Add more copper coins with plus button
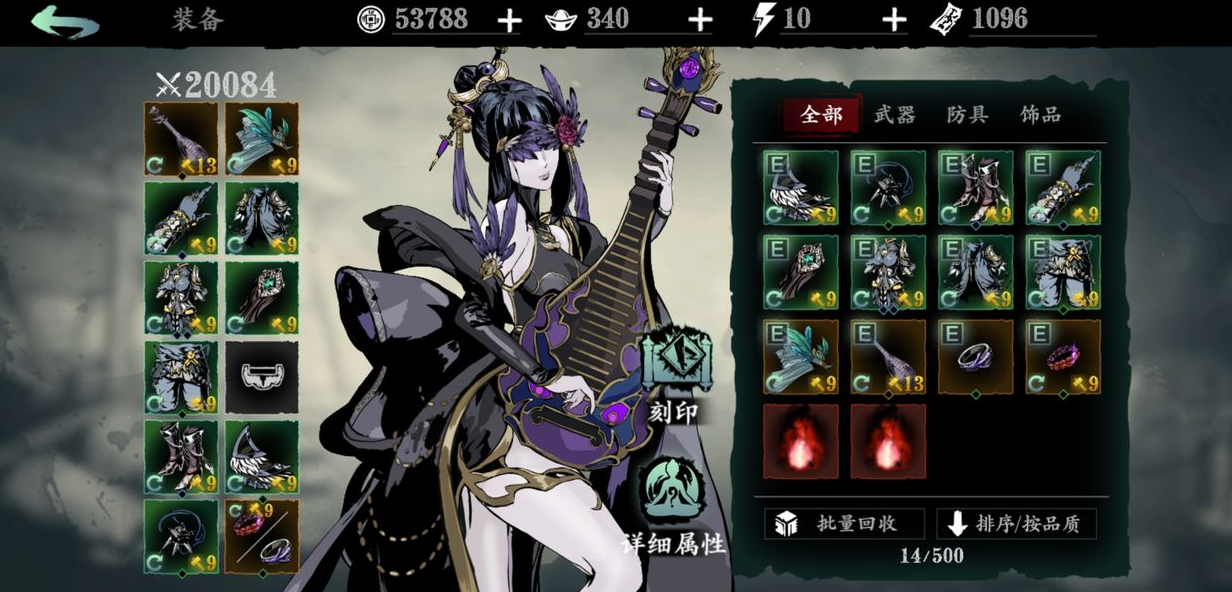1232x592 pixels. pyautogui.click(x=509, y=21)
